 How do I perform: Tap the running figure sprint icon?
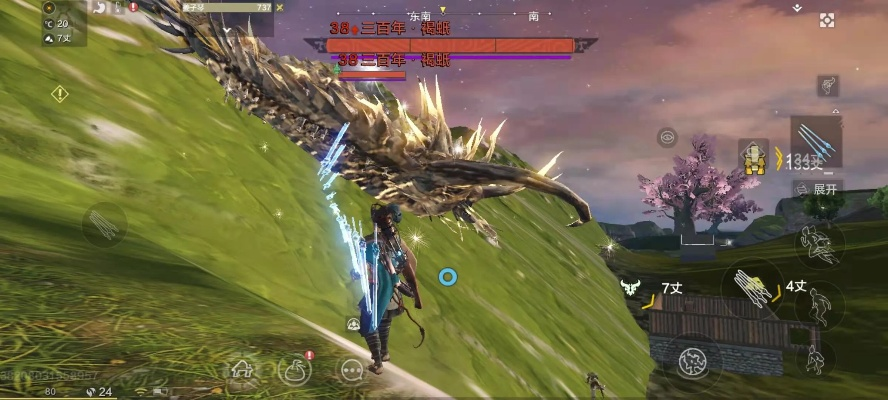[827, 87]
